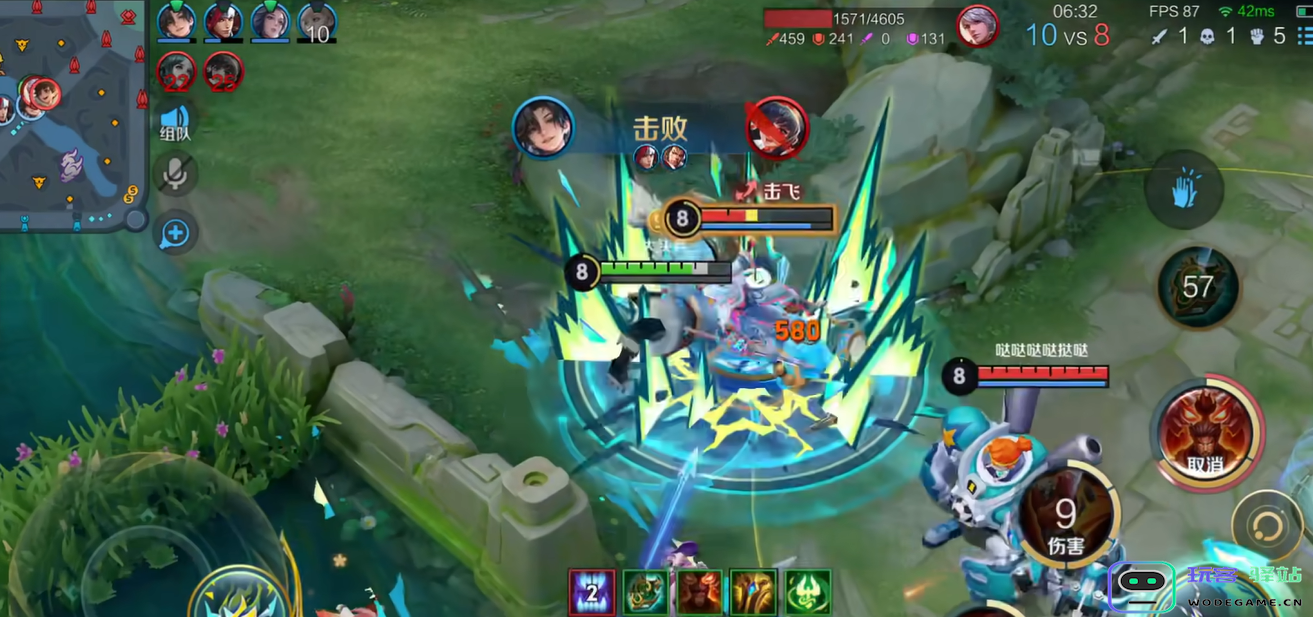Select the ally portrait showing number 10
Image resolution: width=1313 pixels, height=617 pixels.
[316, 21]
